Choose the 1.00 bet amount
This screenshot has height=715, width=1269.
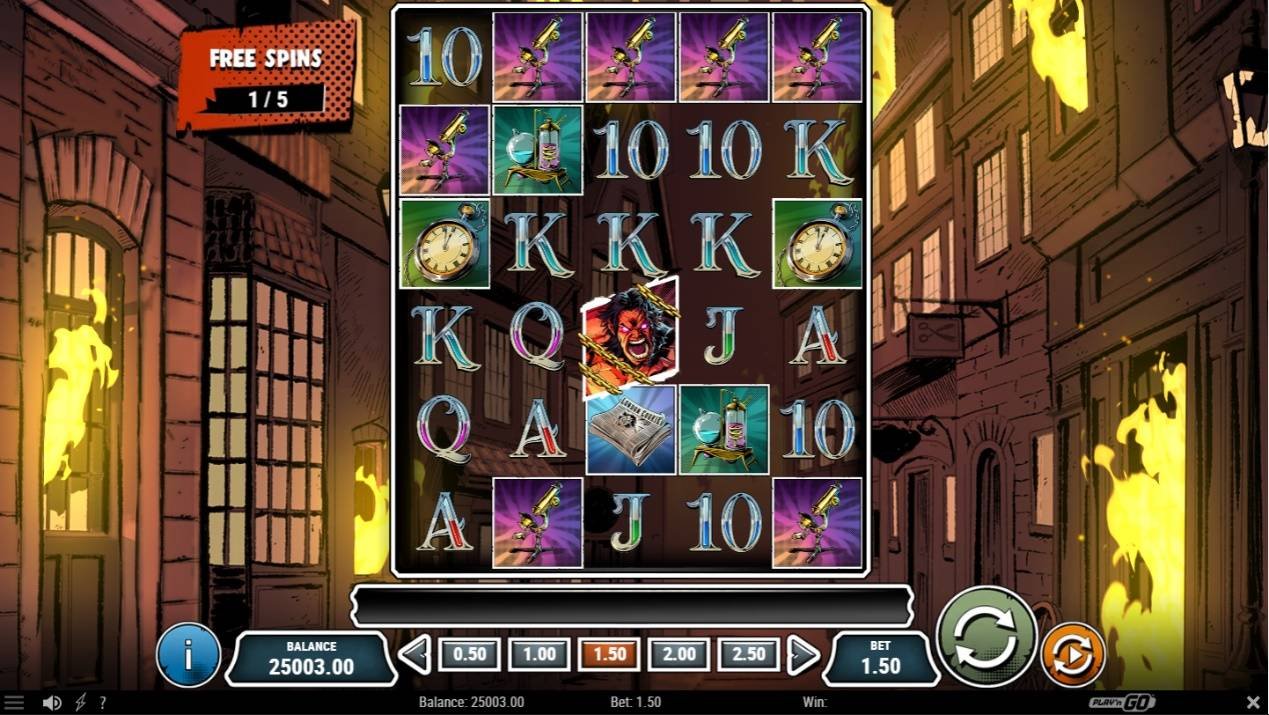[x=539, y=655]
